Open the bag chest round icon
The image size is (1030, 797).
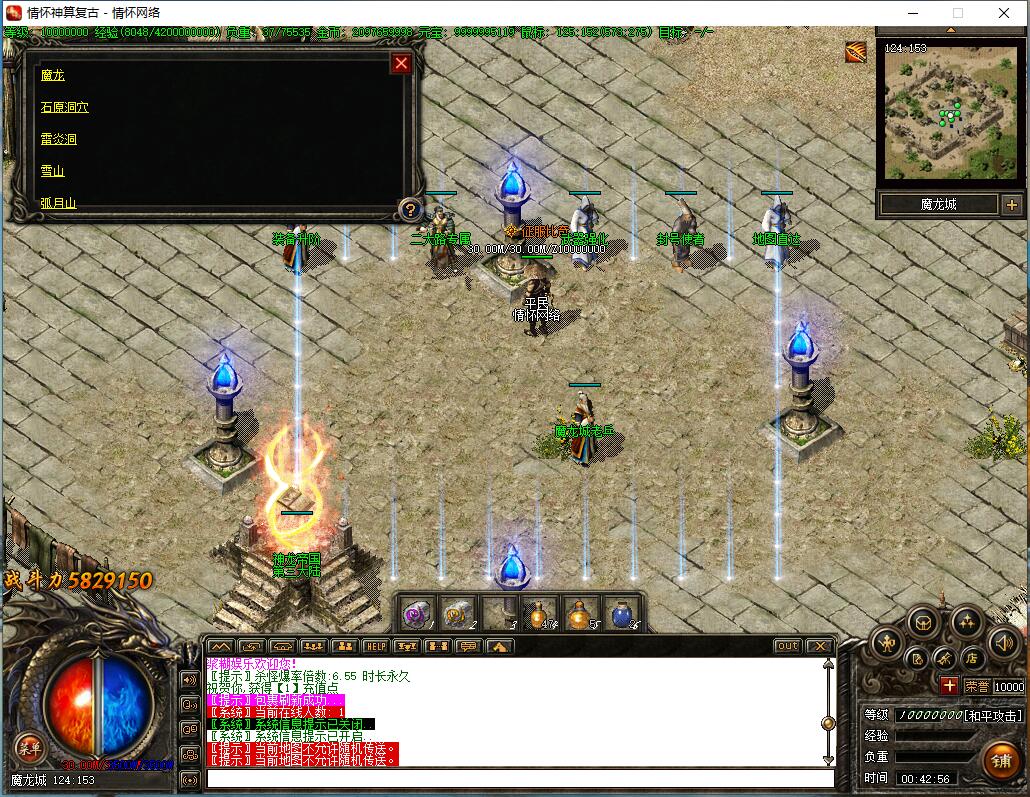pyautogui.click(x=924, y=622)
